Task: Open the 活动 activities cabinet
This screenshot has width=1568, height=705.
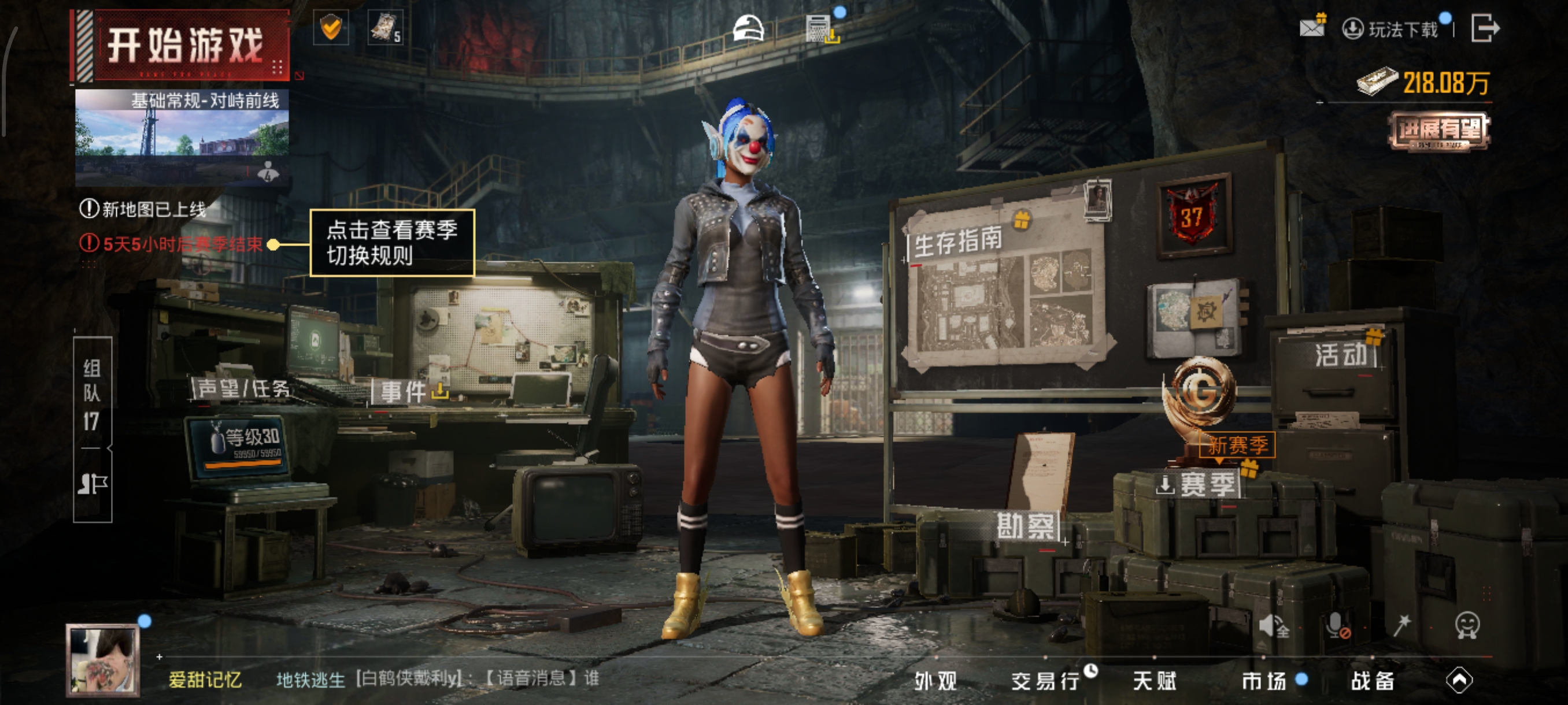Action: (1340, 354)
